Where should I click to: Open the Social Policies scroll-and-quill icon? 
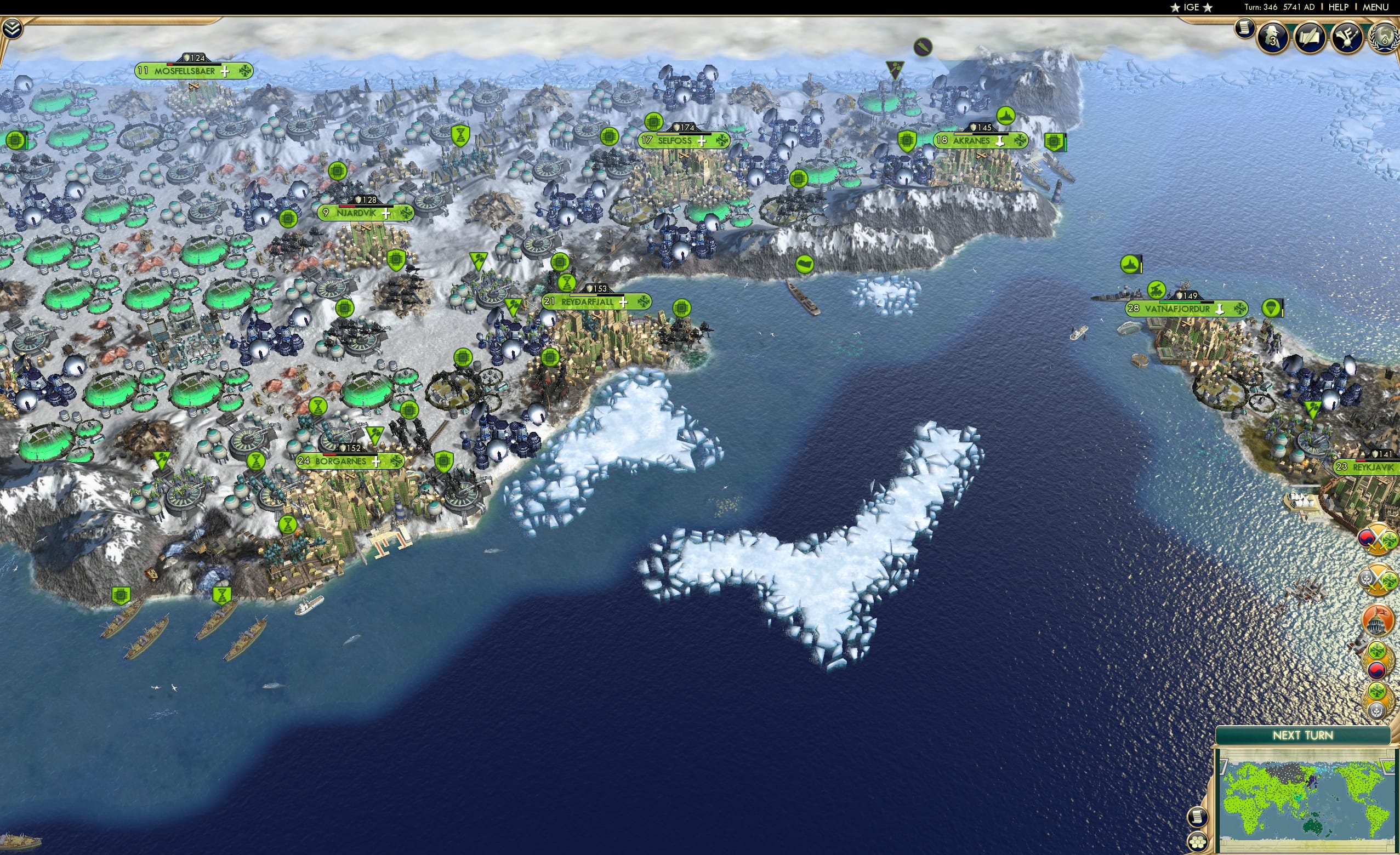(x=1309, y=38)
